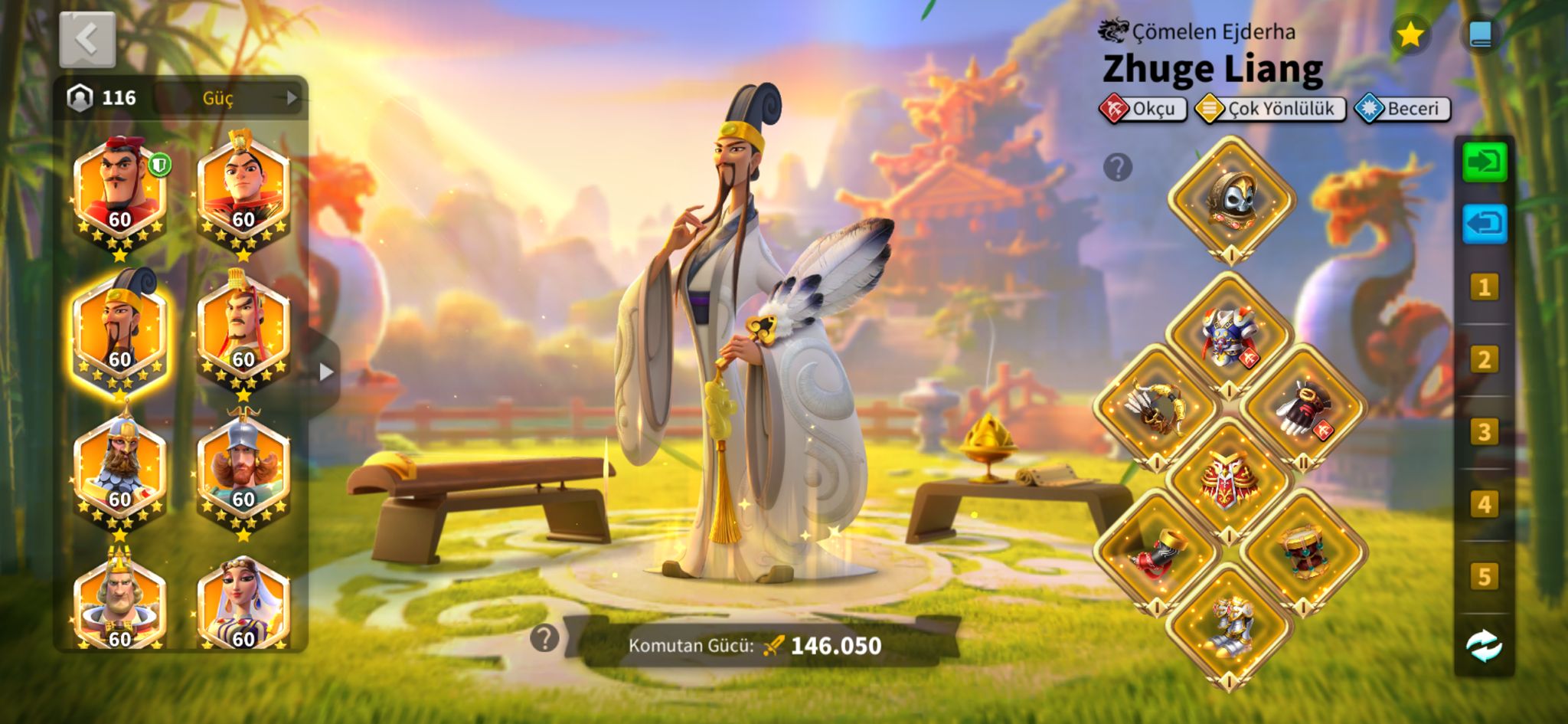The image size is (1568, 724).
Task: Click the blue unequip arrow button
Action: click(1484, 224)
